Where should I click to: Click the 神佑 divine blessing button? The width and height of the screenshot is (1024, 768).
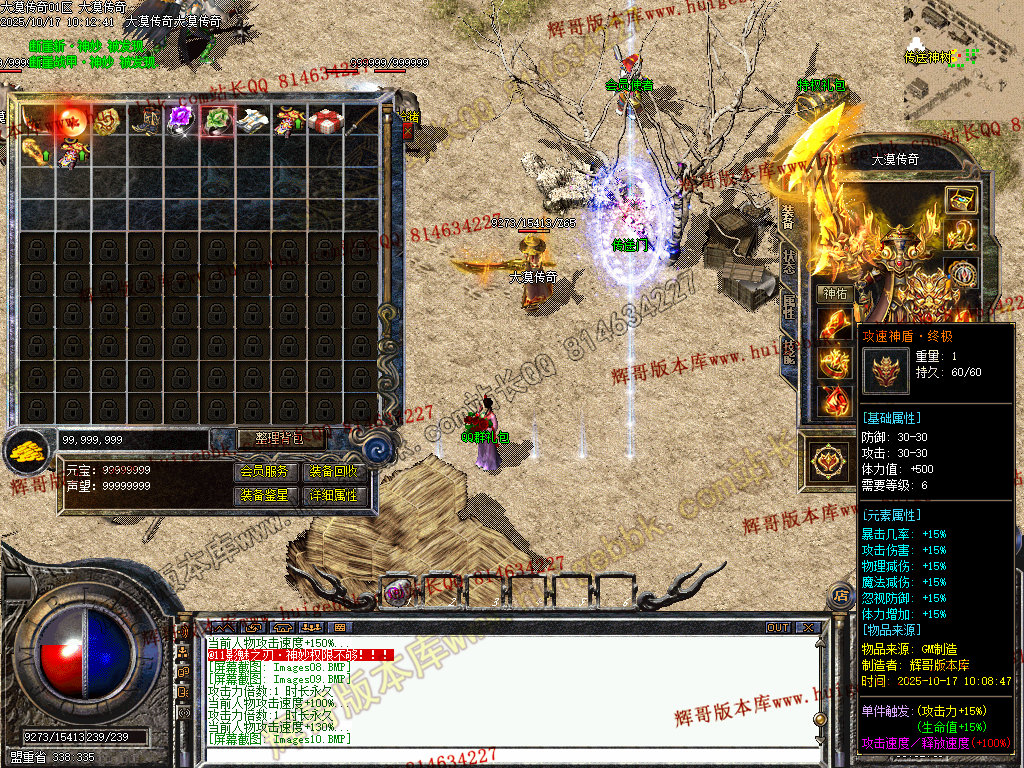click(833, 294)
